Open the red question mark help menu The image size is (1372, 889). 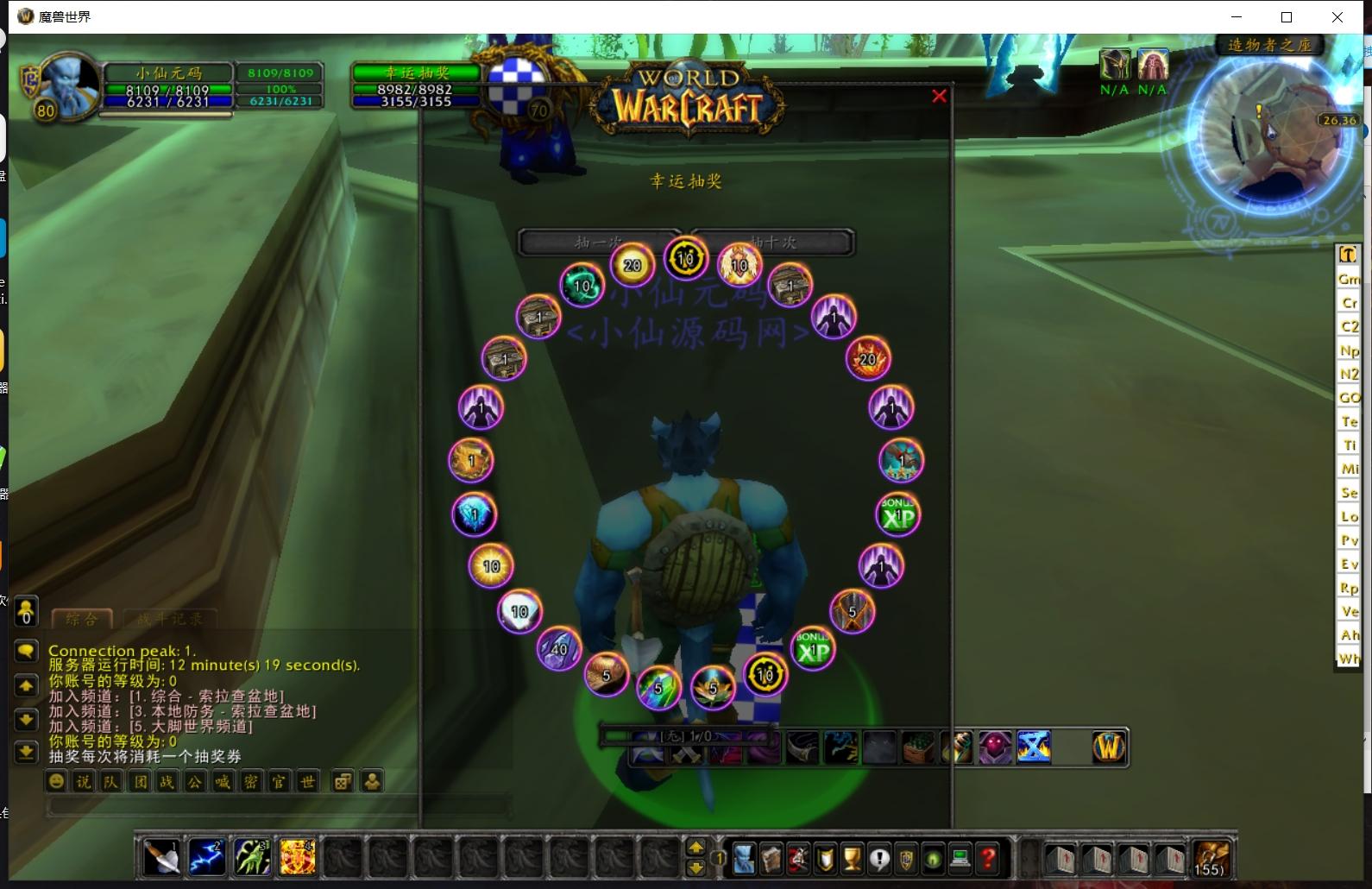coord(988,859)
